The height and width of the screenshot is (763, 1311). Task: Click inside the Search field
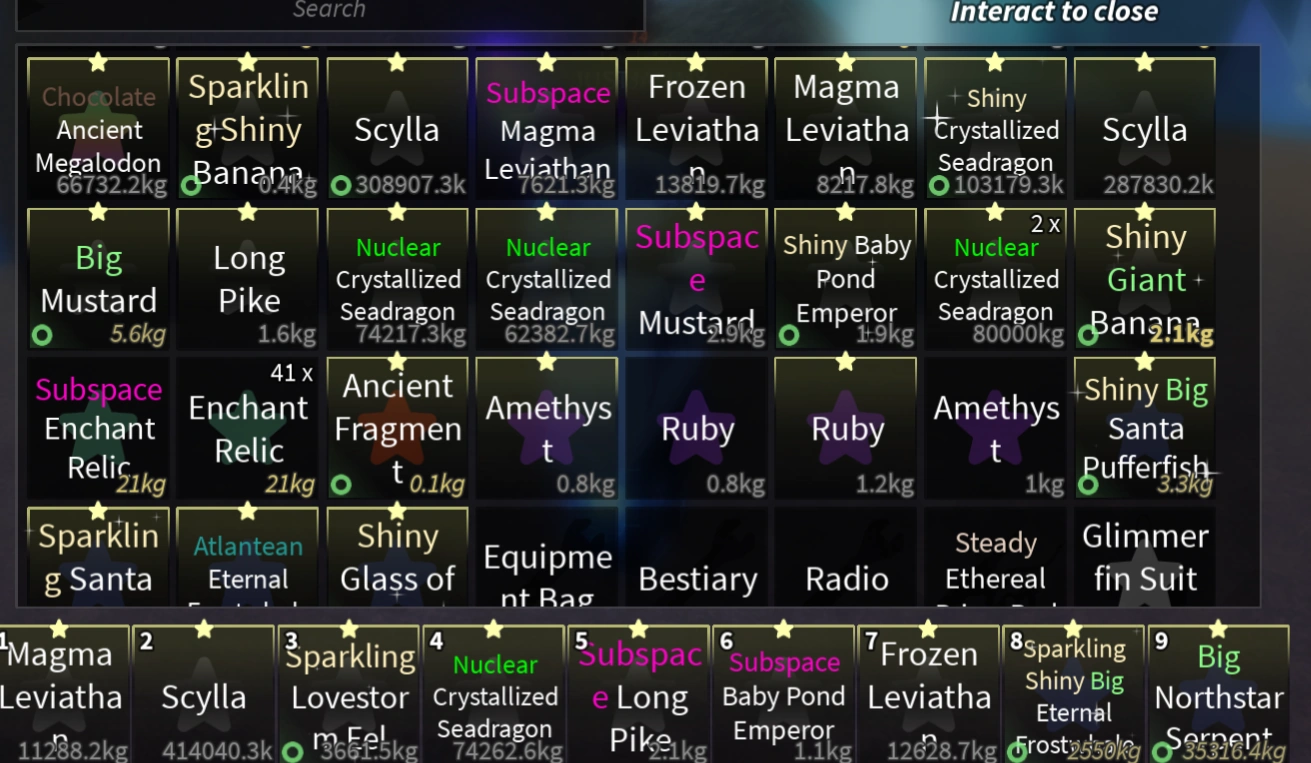point(330,10)
